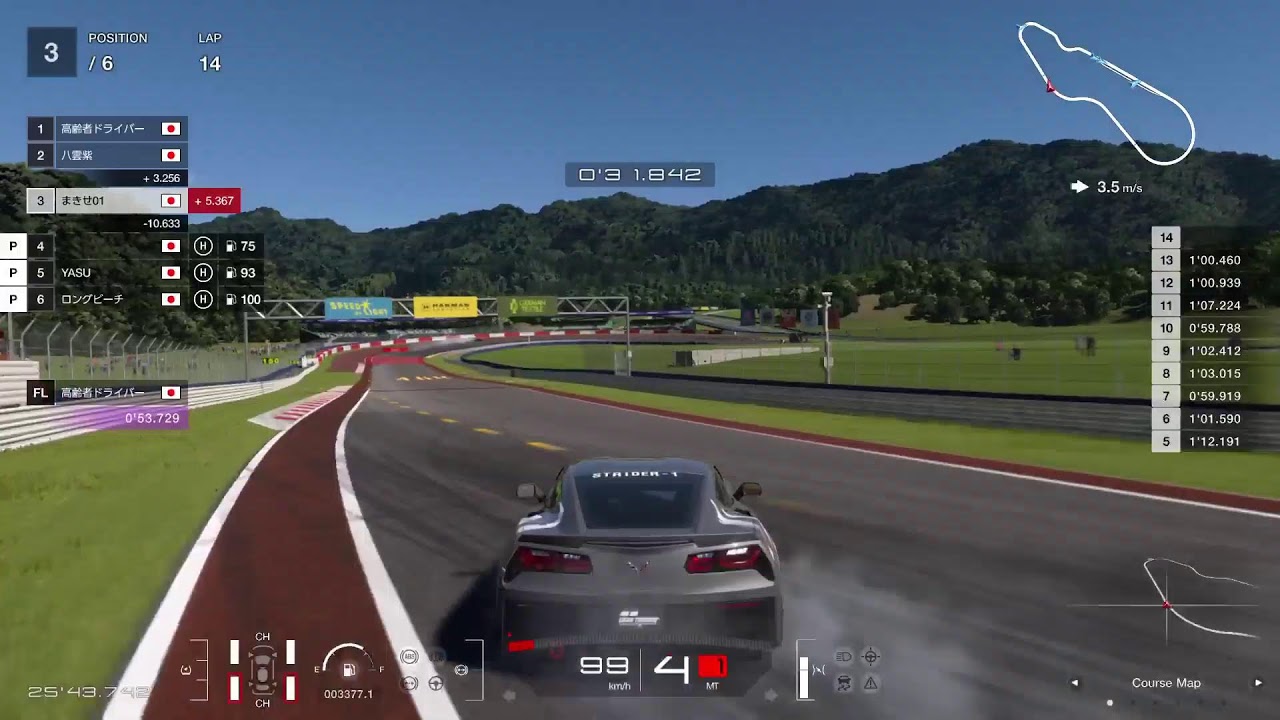This screenshot has height=720, width=1280.
Task: Open the zoomed course map display
Action: click(1166, 602)
